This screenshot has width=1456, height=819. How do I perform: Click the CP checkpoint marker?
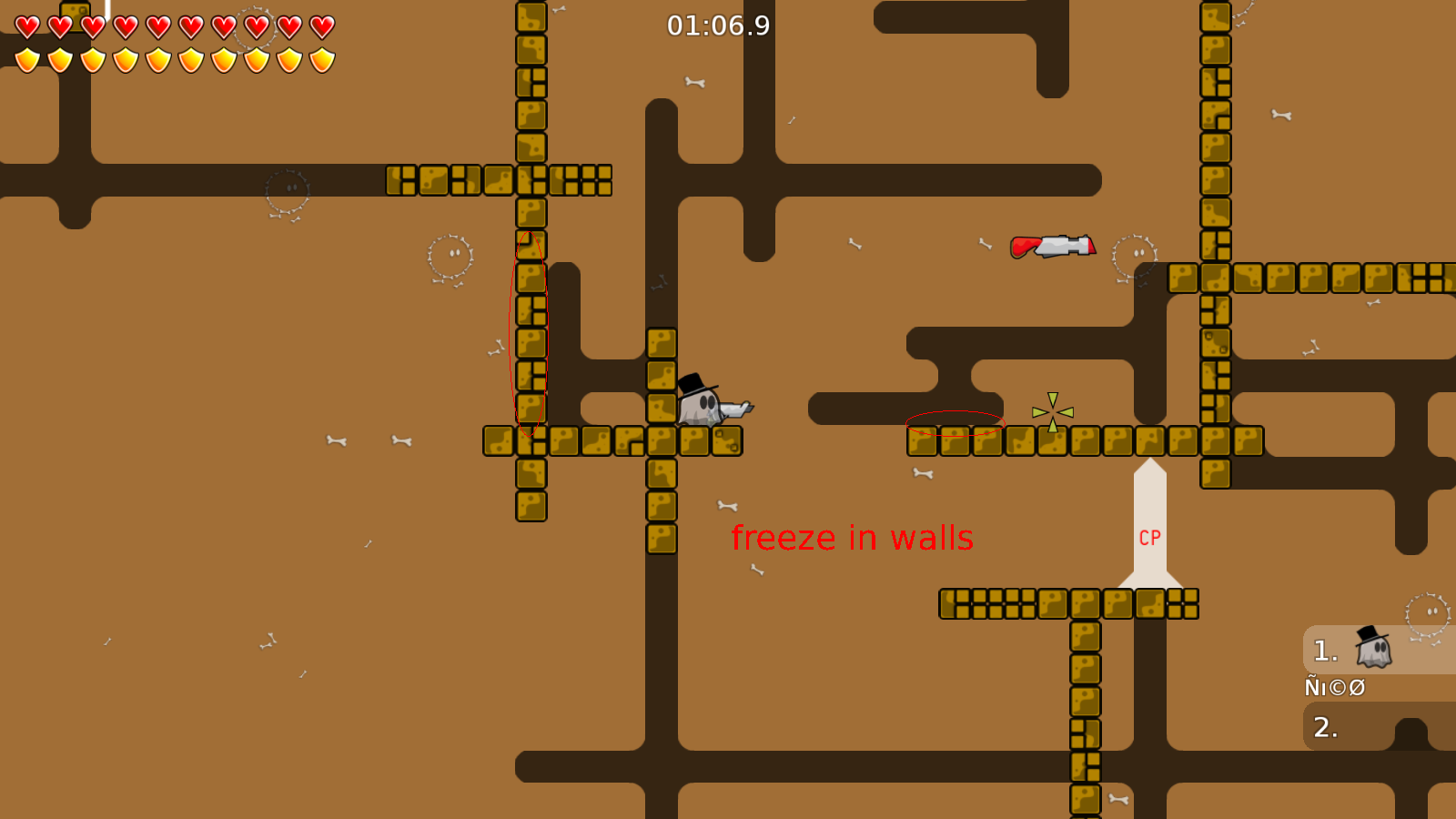pos(1148,537)
